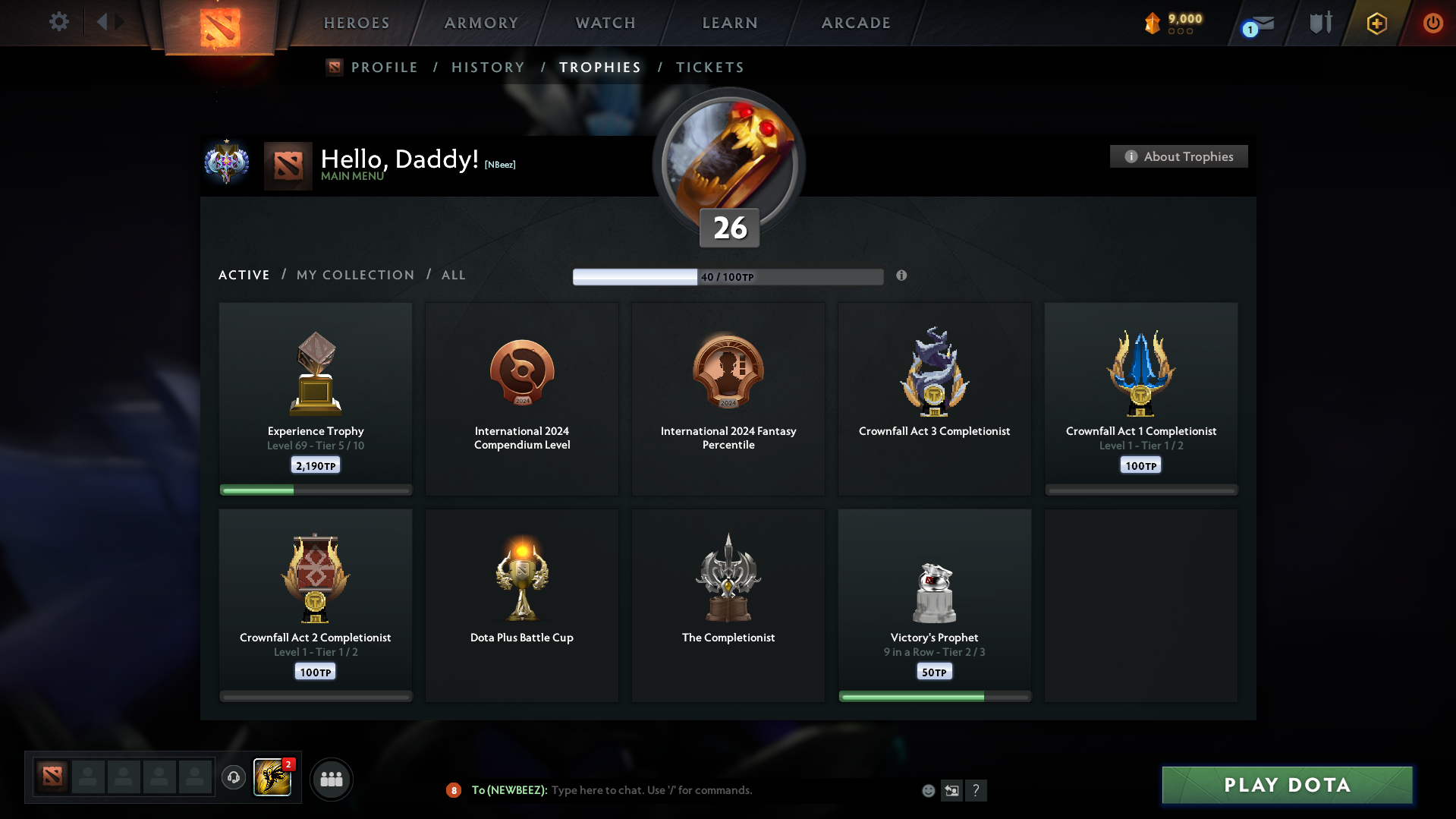Click the power button to exit Dota
The image size is (1456, 819).
click(x=1432, y=23)
